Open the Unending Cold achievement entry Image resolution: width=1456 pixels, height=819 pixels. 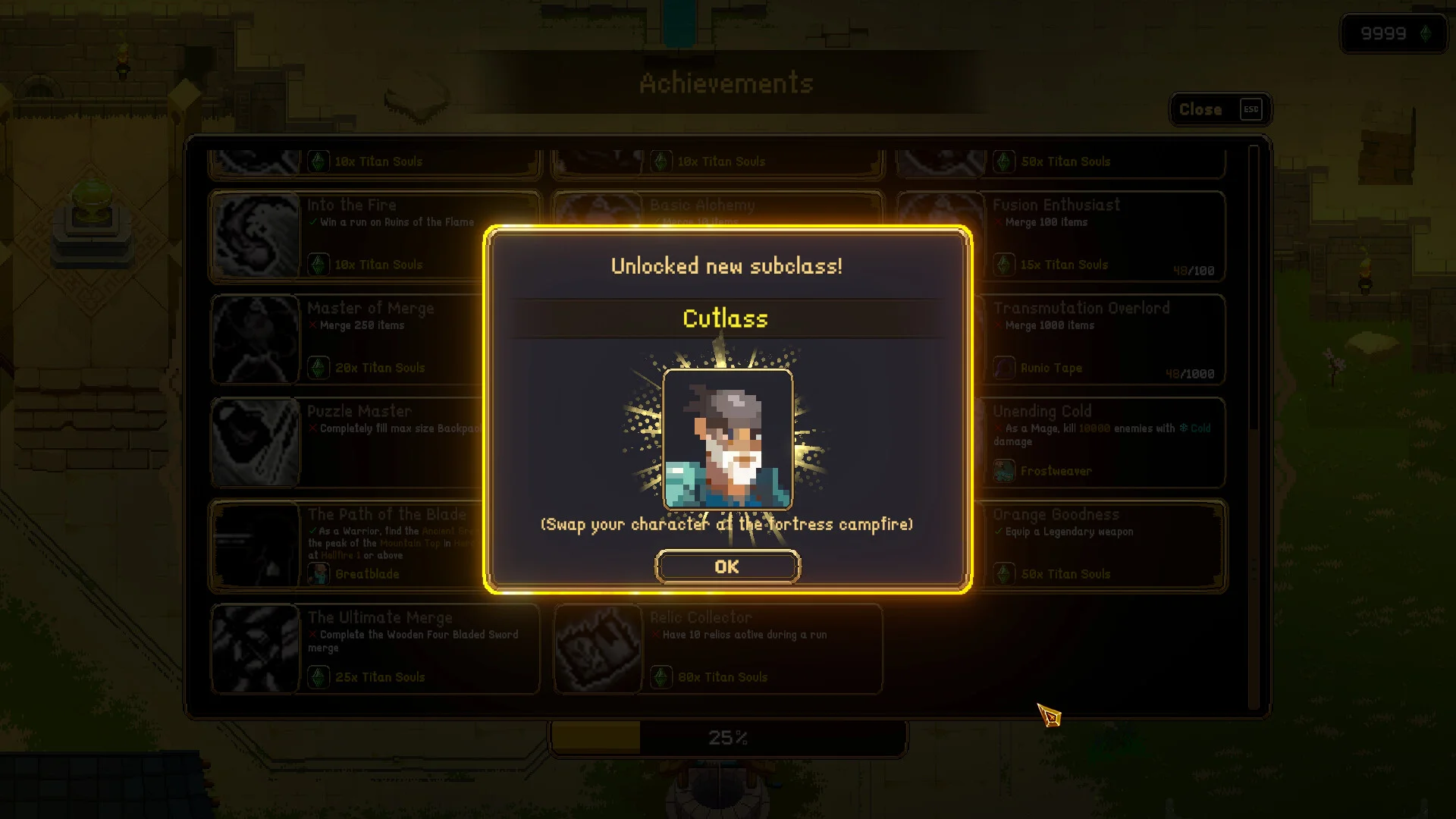click(x=1100, y=442)
